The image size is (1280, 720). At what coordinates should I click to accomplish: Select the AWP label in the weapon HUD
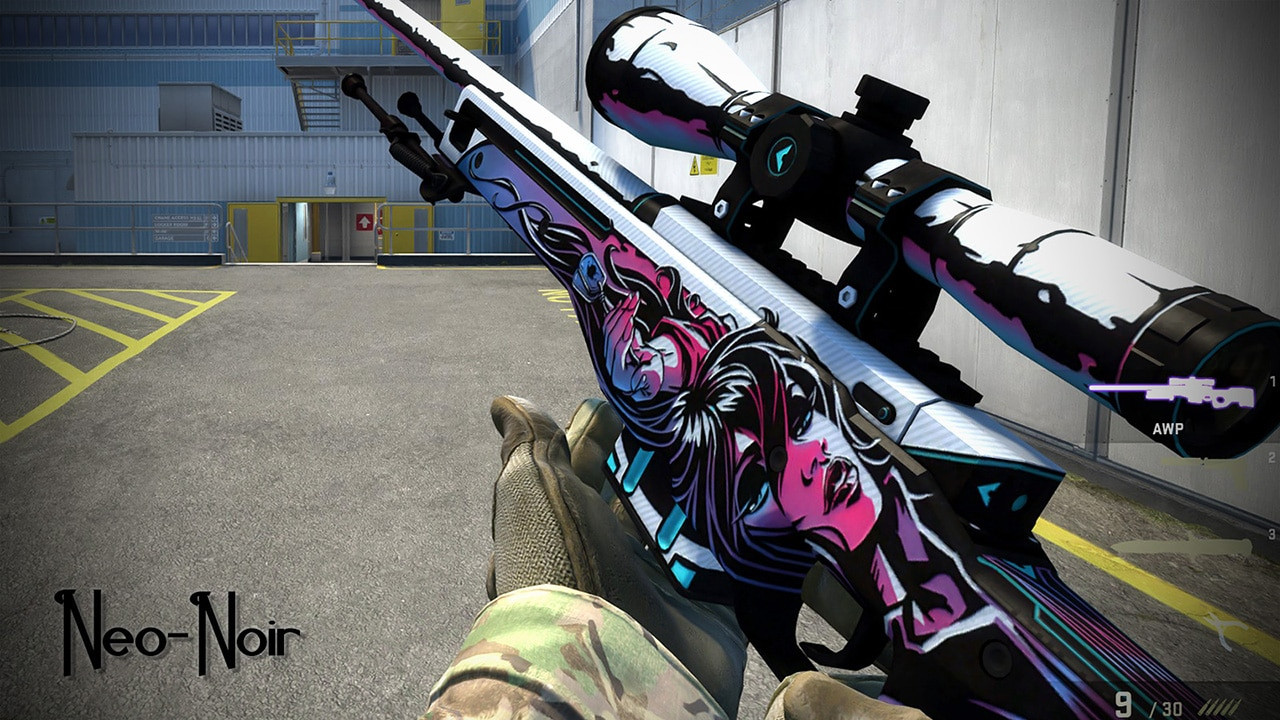[x=1169, y=428]
